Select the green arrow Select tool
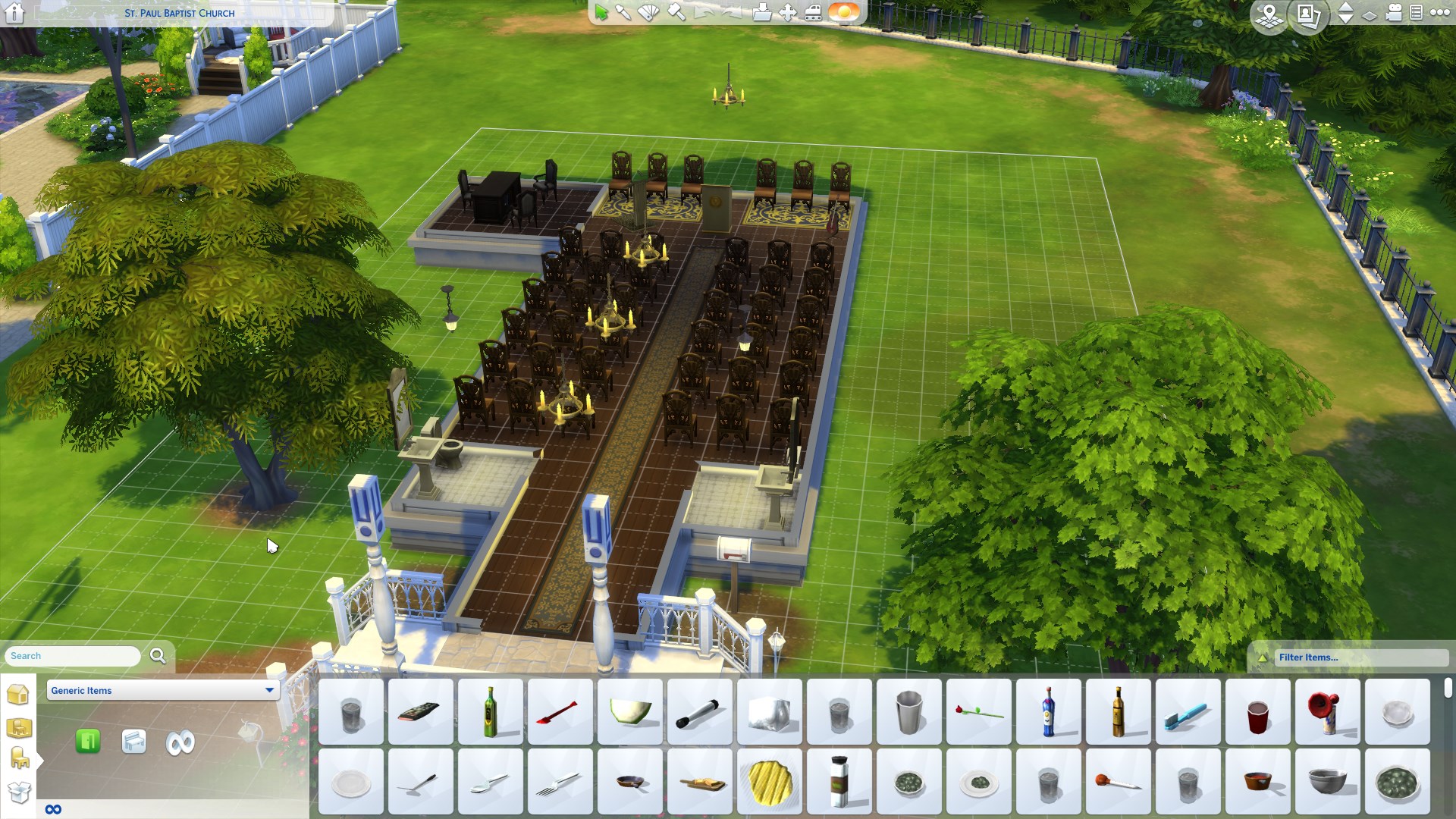The image size is (1456, 819). pos(601,13)
